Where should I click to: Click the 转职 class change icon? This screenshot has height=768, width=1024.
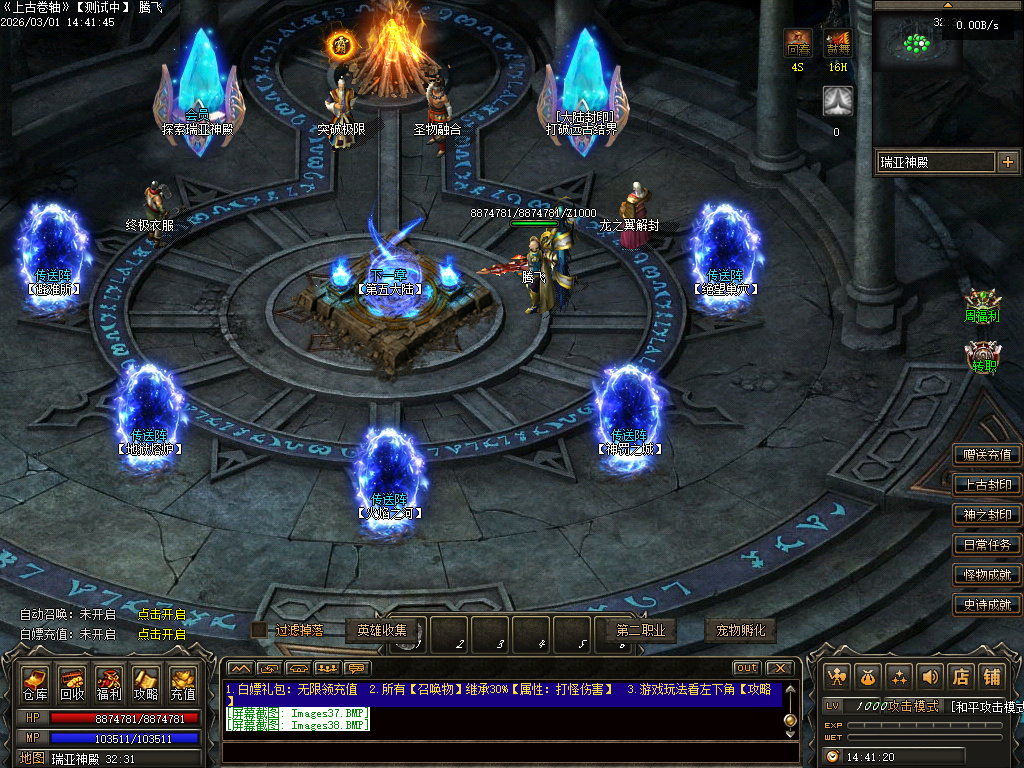(984, 357)
